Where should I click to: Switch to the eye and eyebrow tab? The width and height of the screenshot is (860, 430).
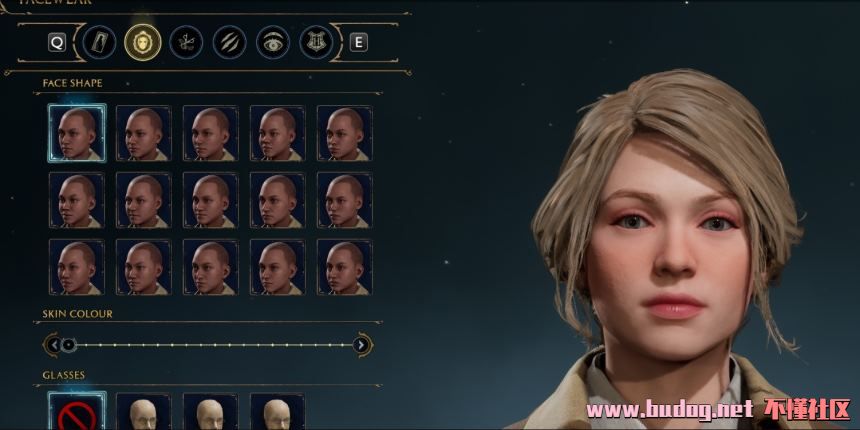point(272,42)
